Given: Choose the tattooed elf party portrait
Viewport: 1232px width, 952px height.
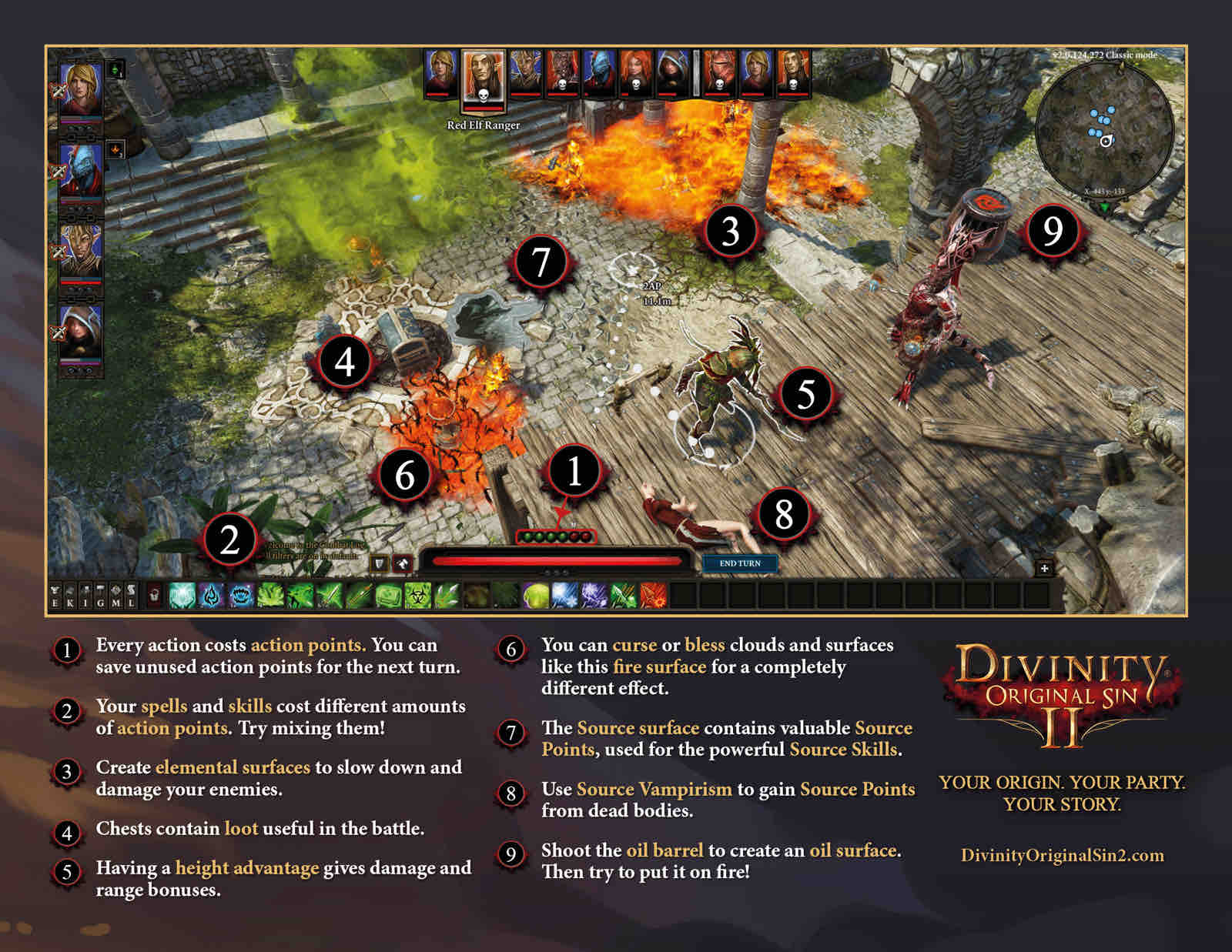Looking at the screenshot, I should point(81,251).
